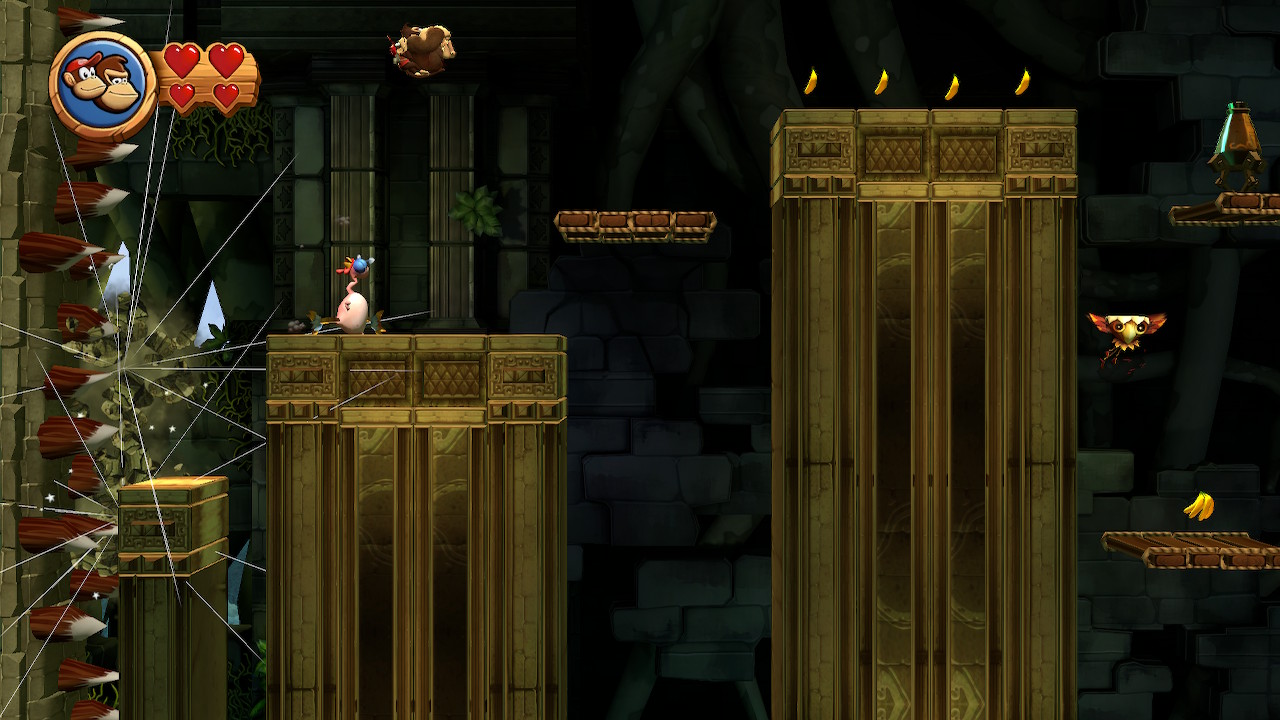The width and height of the screenshot is (1280, 720).
Task: Click the Donkey Kong and Diddy portrait badge
Action: (102, 84)
